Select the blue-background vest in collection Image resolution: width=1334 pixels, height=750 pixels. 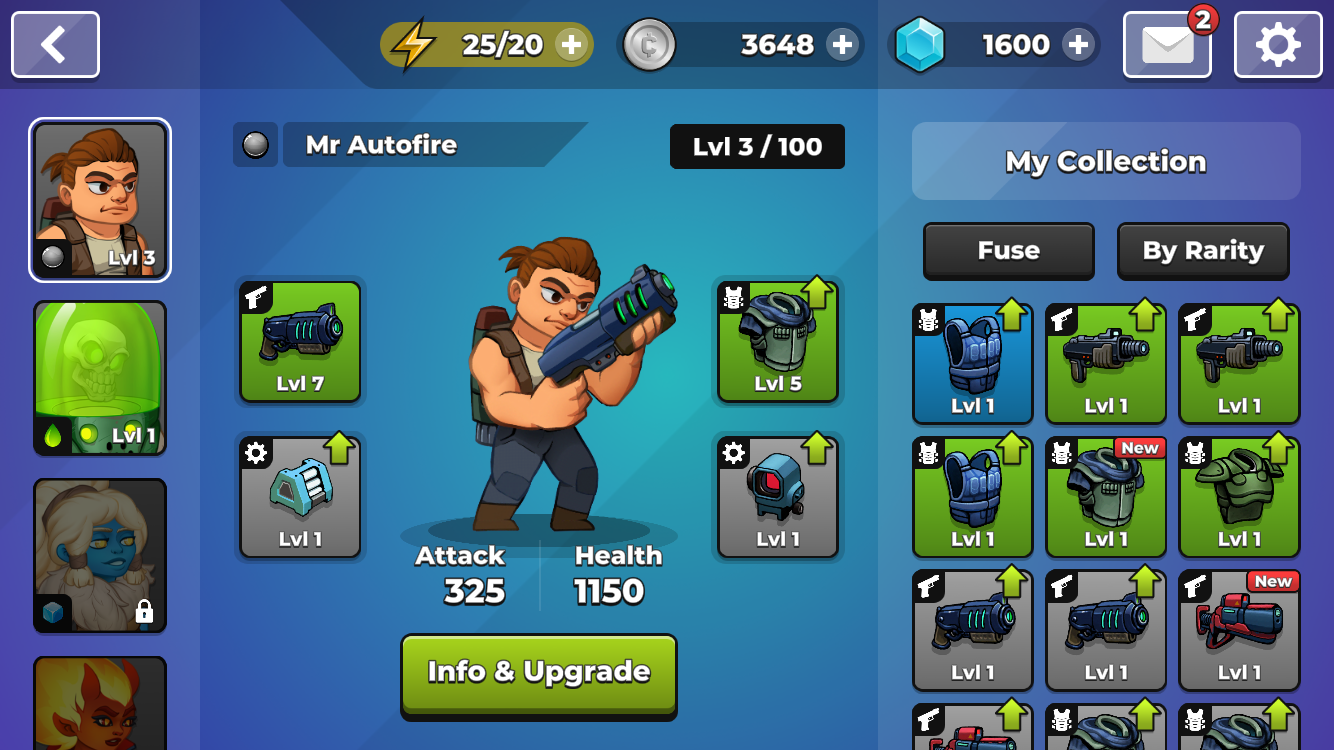[x=973, y=364]
